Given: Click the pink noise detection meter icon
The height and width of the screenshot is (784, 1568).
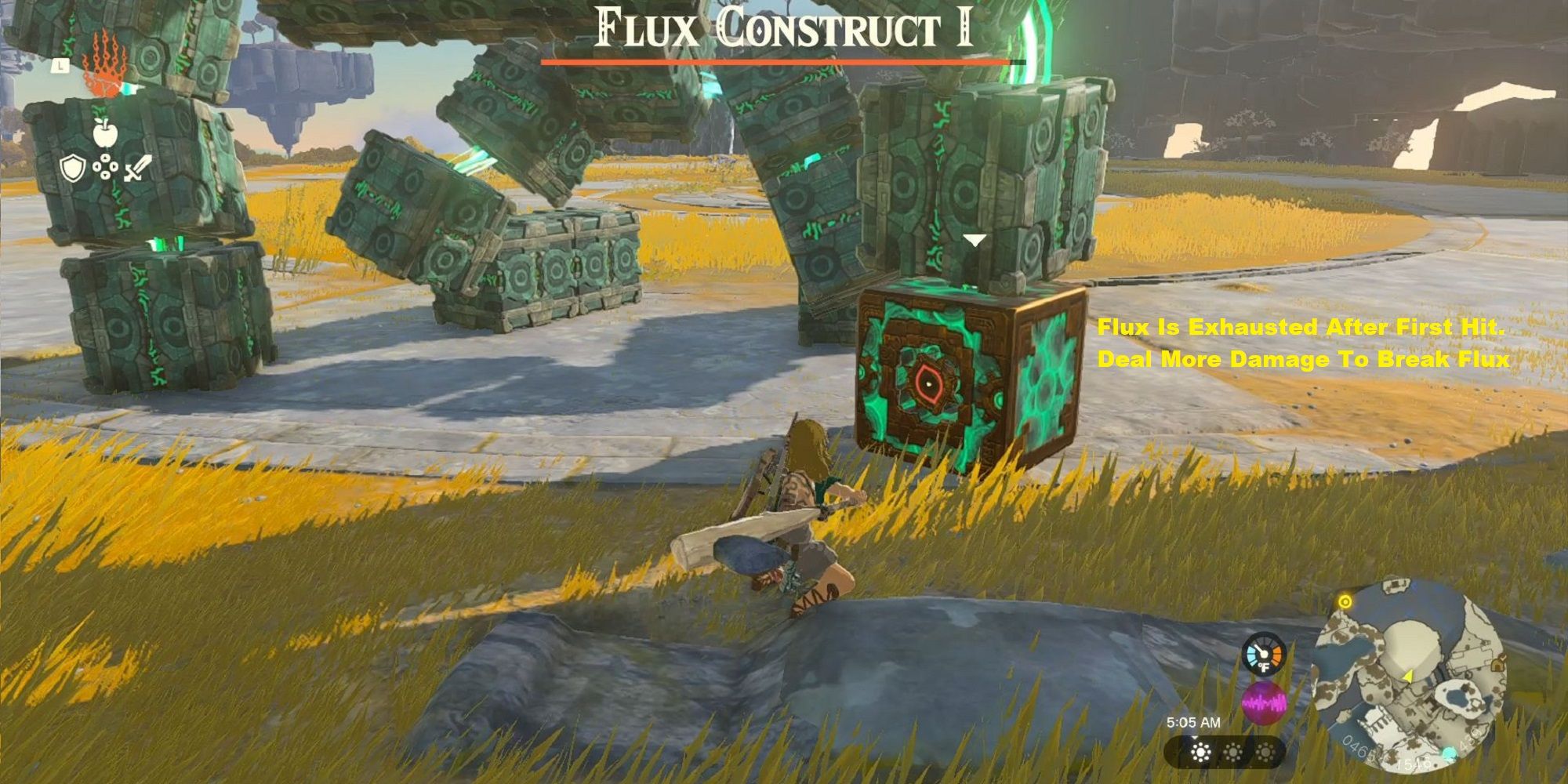Looking at the screenshot, I should tap(1265, 702).
